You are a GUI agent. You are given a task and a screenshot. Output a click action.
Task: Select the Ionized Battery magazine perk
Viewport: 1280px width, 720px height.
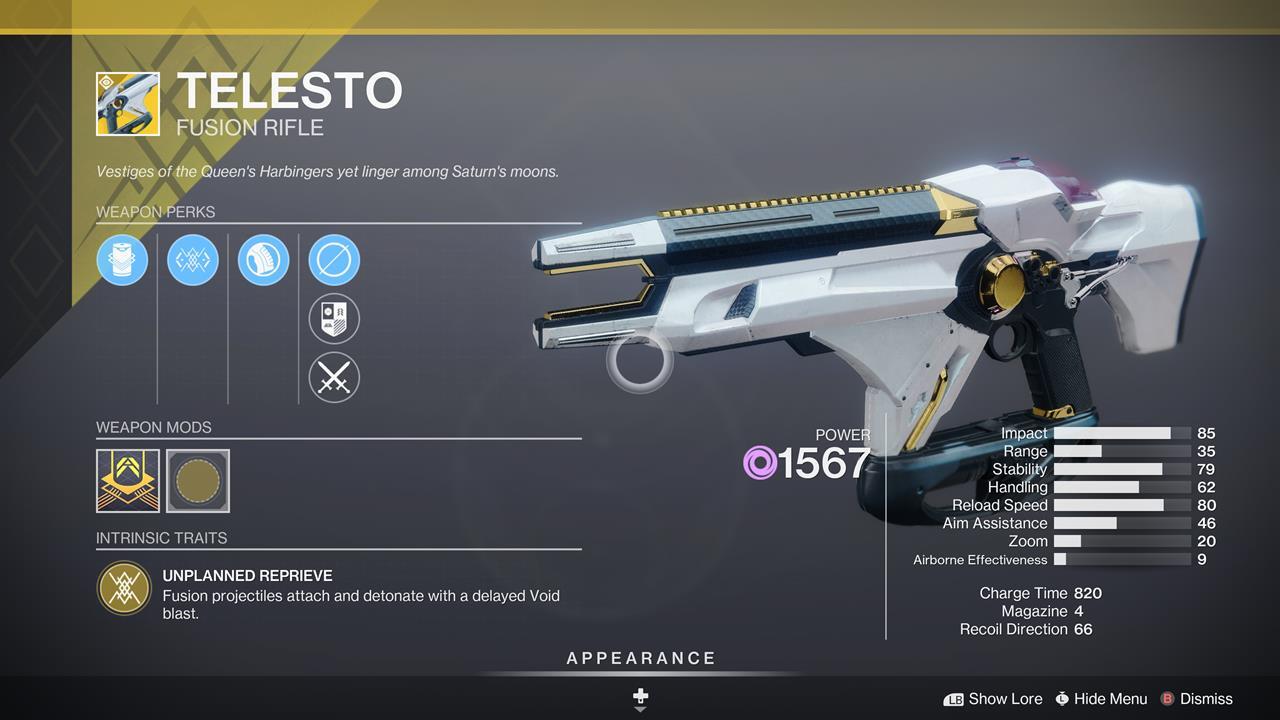122,260
